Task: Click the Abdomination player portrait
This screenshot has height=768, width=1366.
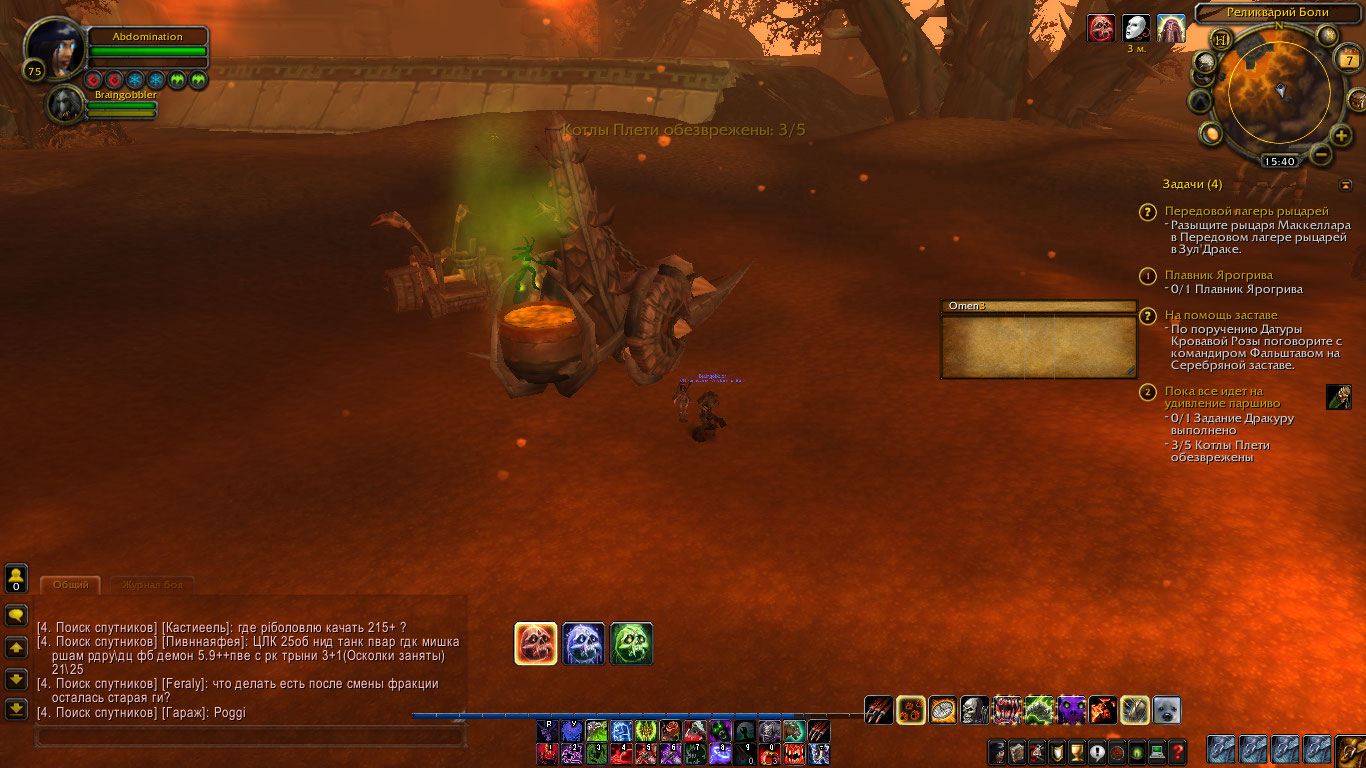Action: point(55,47)
